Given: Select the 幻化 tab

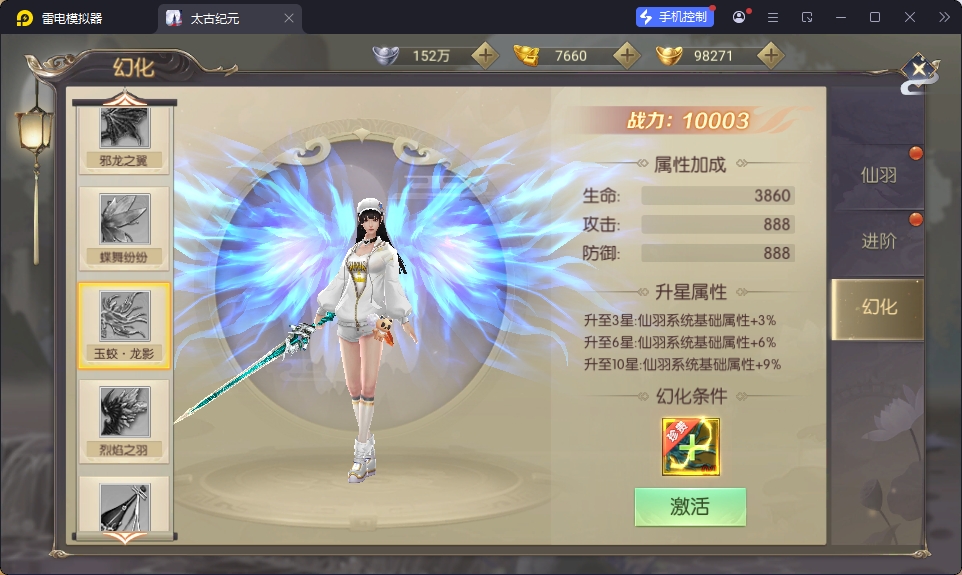Looking at the screenshot, I should (x=878, y=307).
